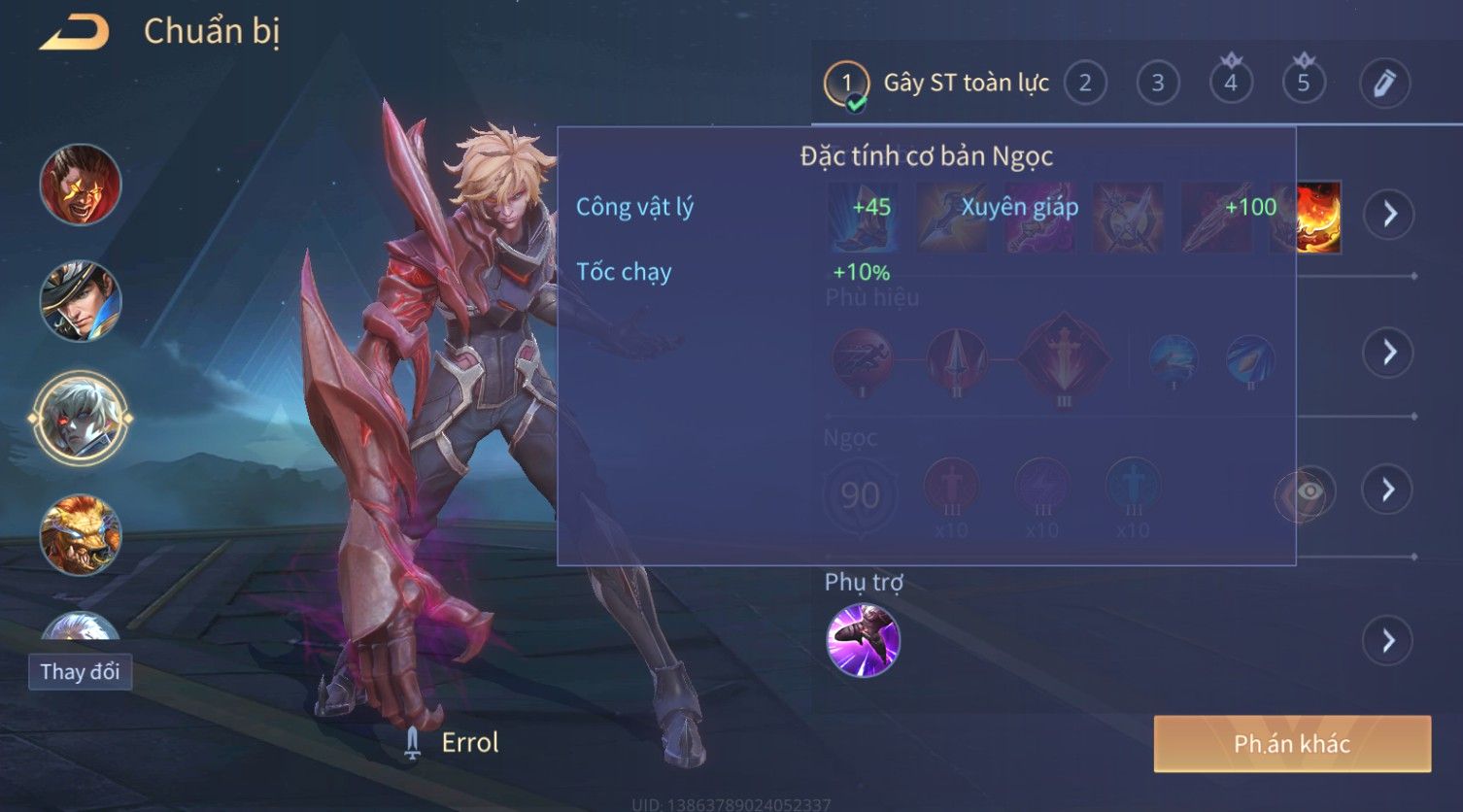Click the Thay đổi button
Viewport: 1463px width, 812px height.
pyautogui.click(x=80, y=672)
